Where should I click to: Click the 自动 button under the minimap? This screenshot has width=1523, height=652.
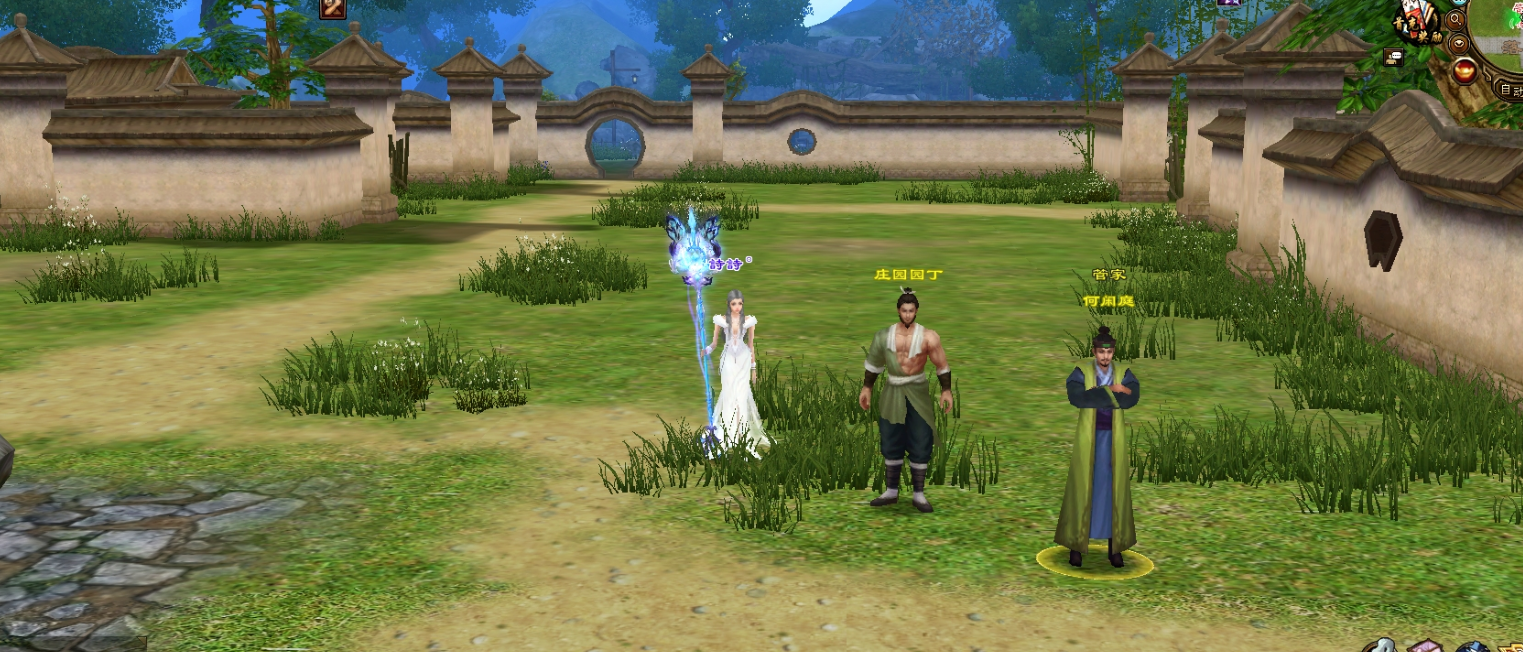point(1509,90)
